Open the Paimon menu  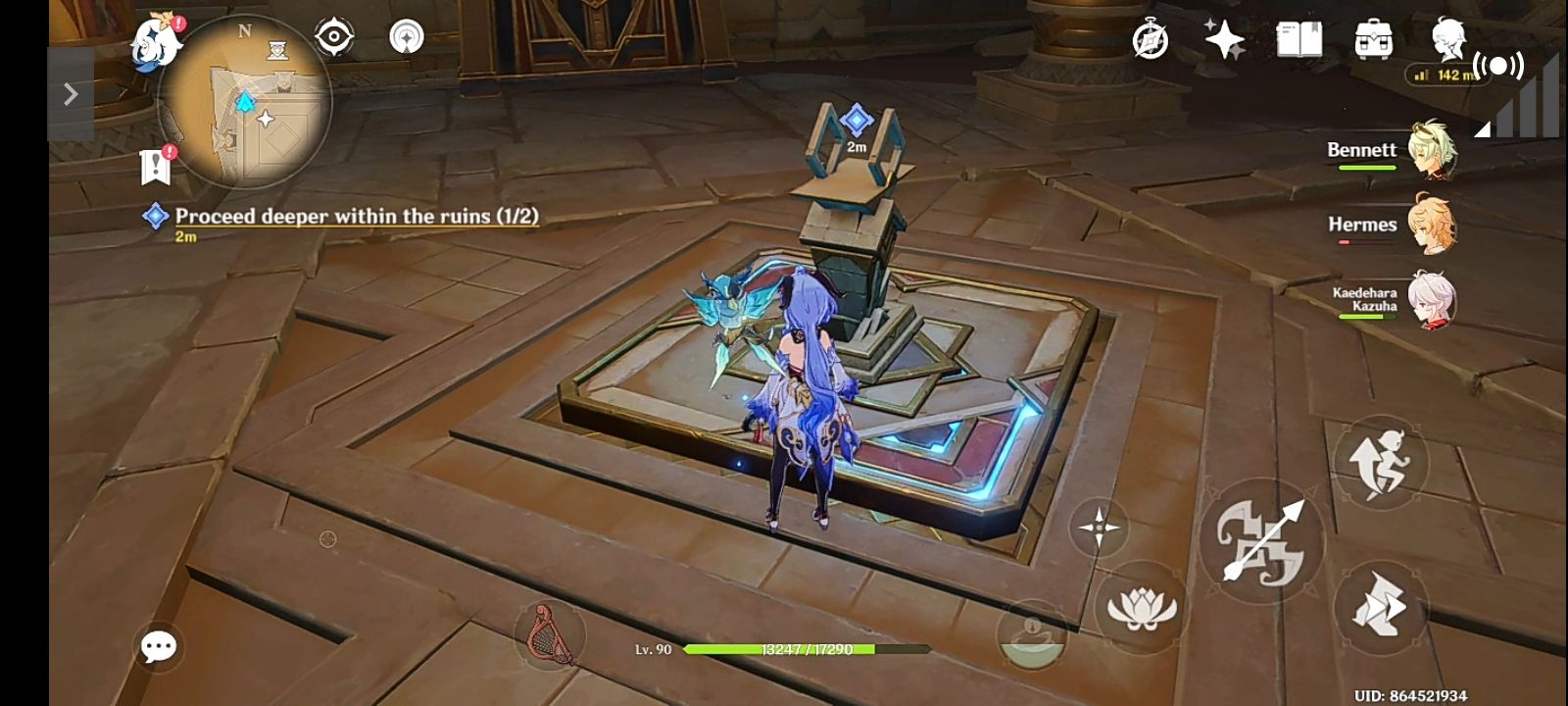point(157,39)
